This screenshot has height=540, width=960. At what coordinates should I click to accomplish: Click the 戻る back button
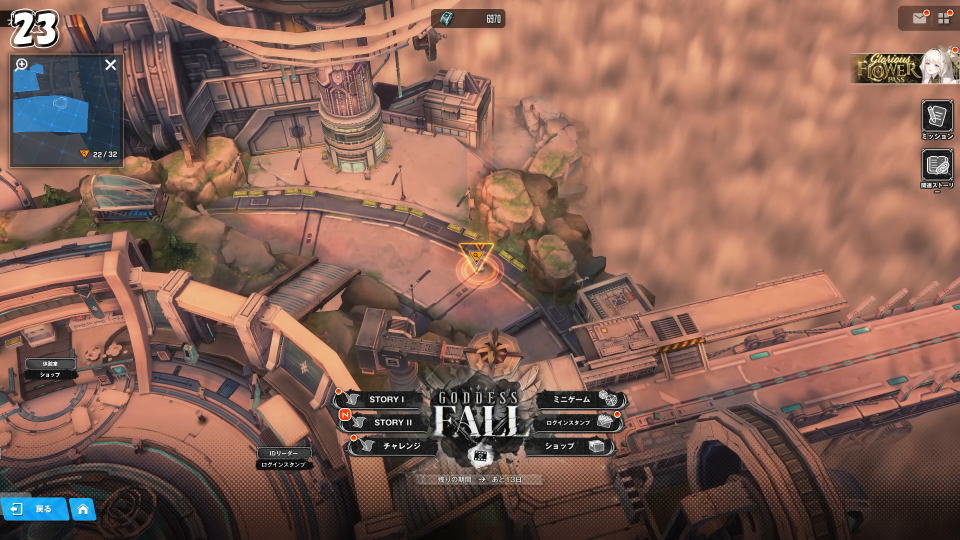pos(34,509)
